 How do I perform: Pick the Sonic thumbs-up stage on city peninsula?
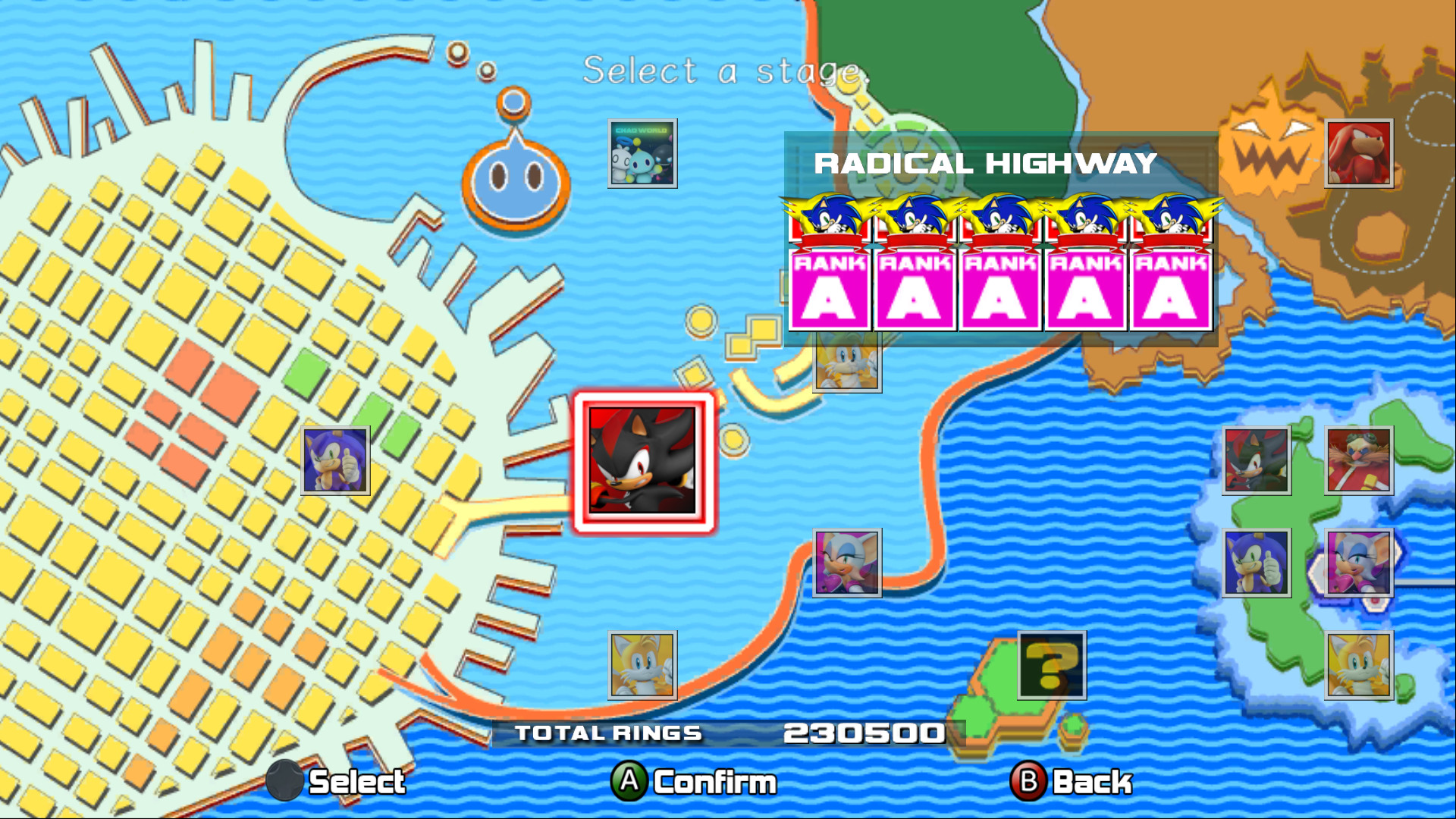point(334,461)
